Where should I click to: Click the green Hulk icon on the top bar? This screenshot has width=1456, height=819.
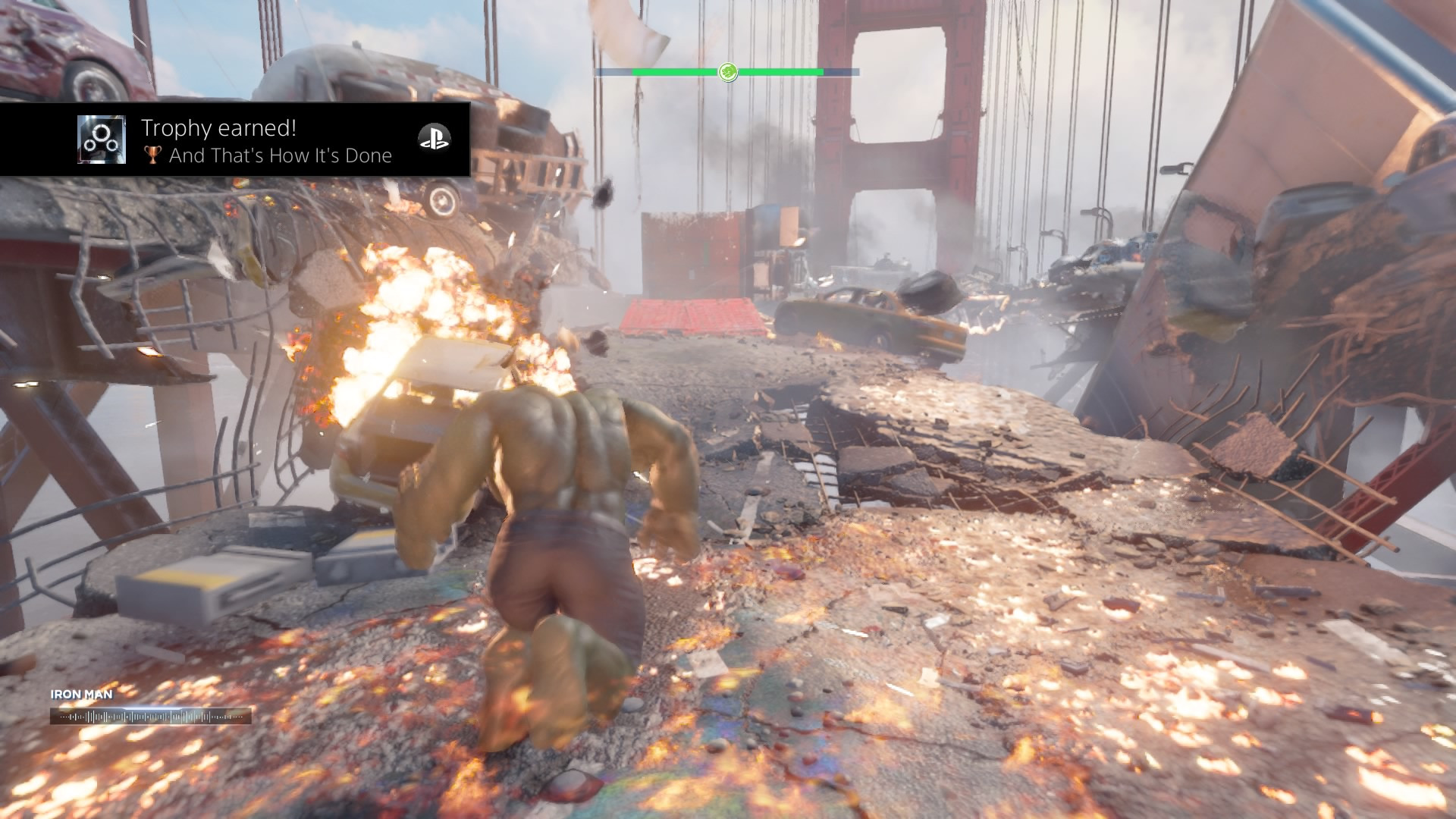pos(728,72)
